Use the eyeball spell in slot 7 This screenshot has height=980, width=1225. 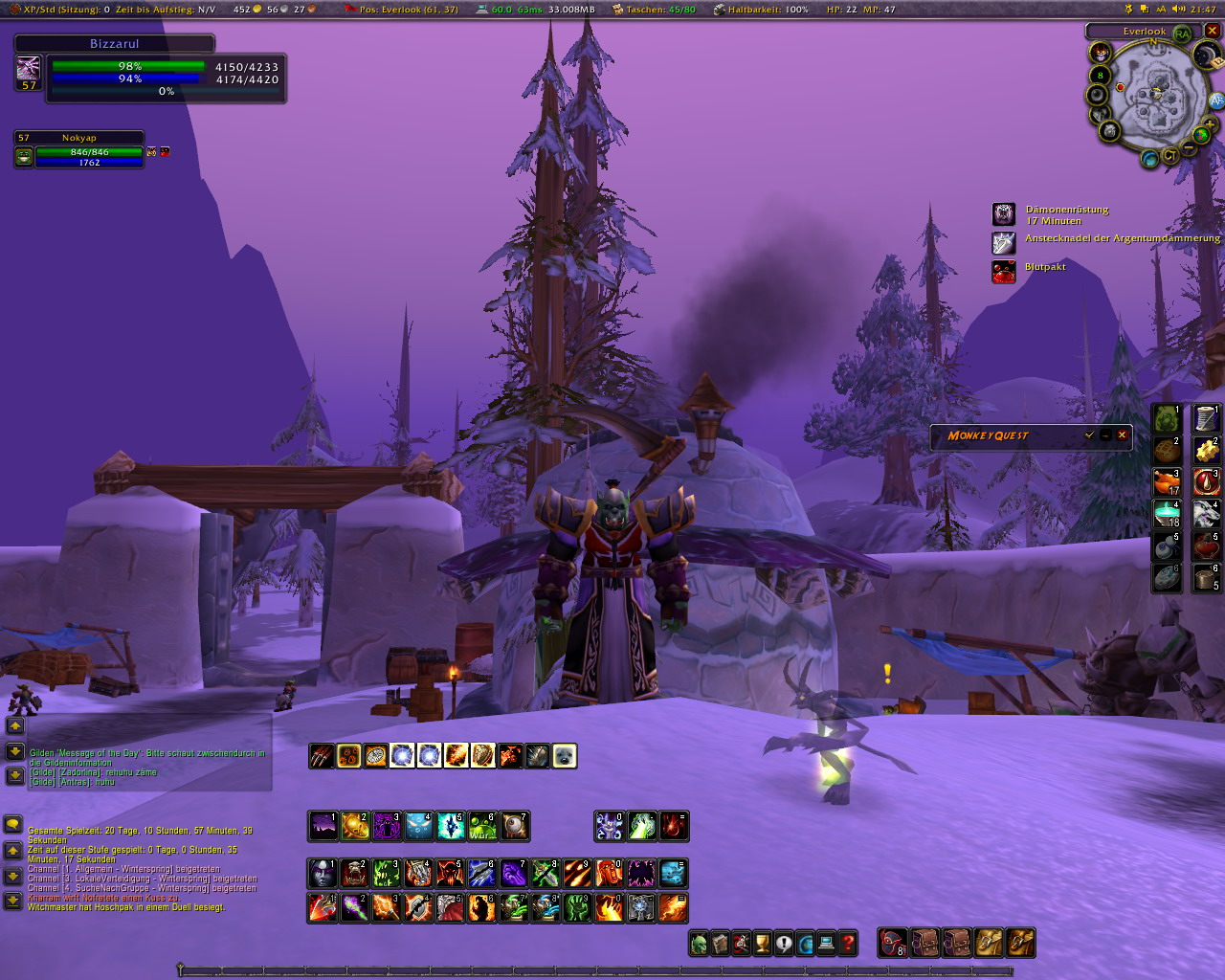tap(514, 826)
